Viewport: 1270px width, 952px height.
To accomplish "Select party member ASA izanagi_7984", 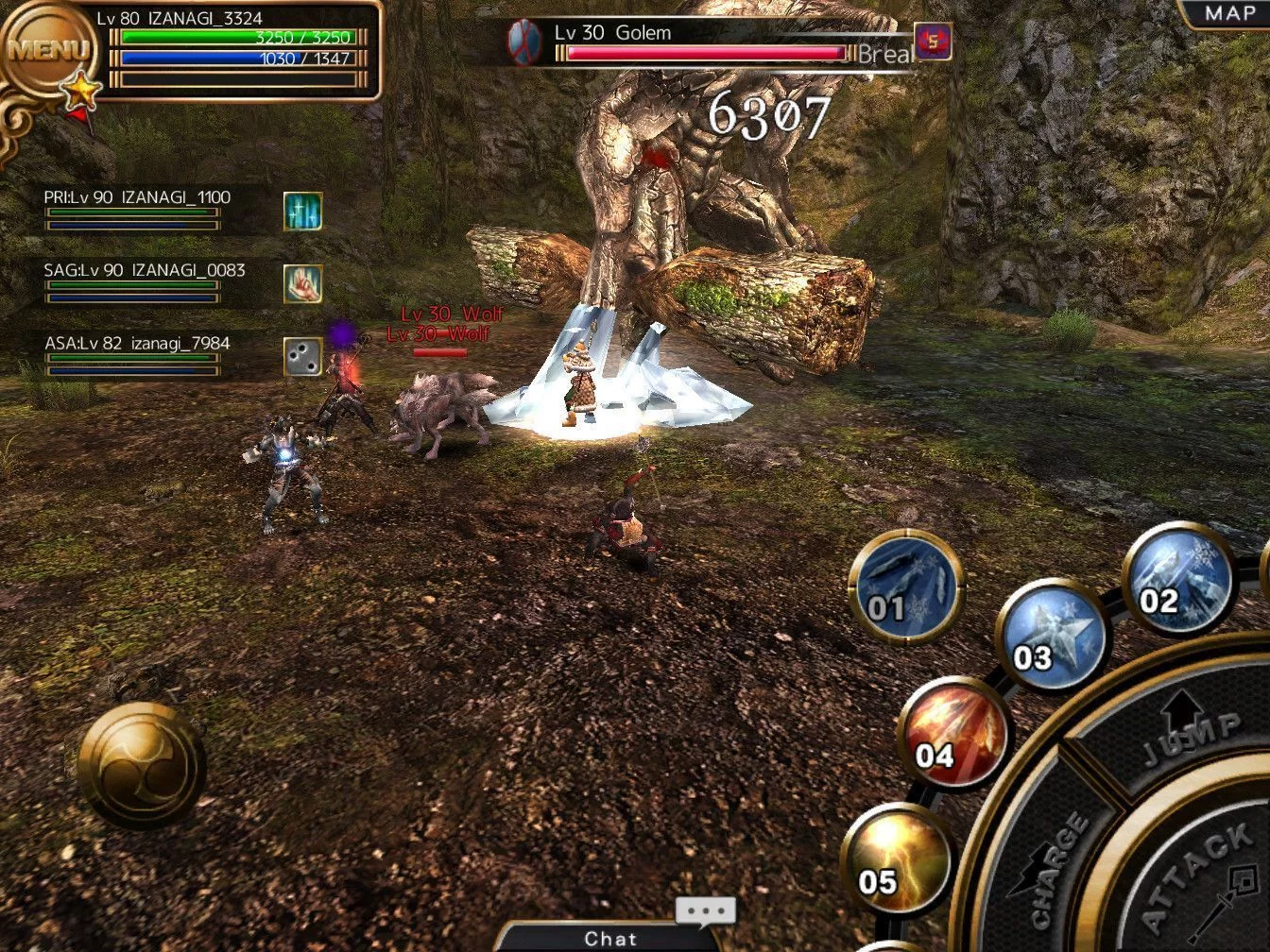I will pos(137,354).
